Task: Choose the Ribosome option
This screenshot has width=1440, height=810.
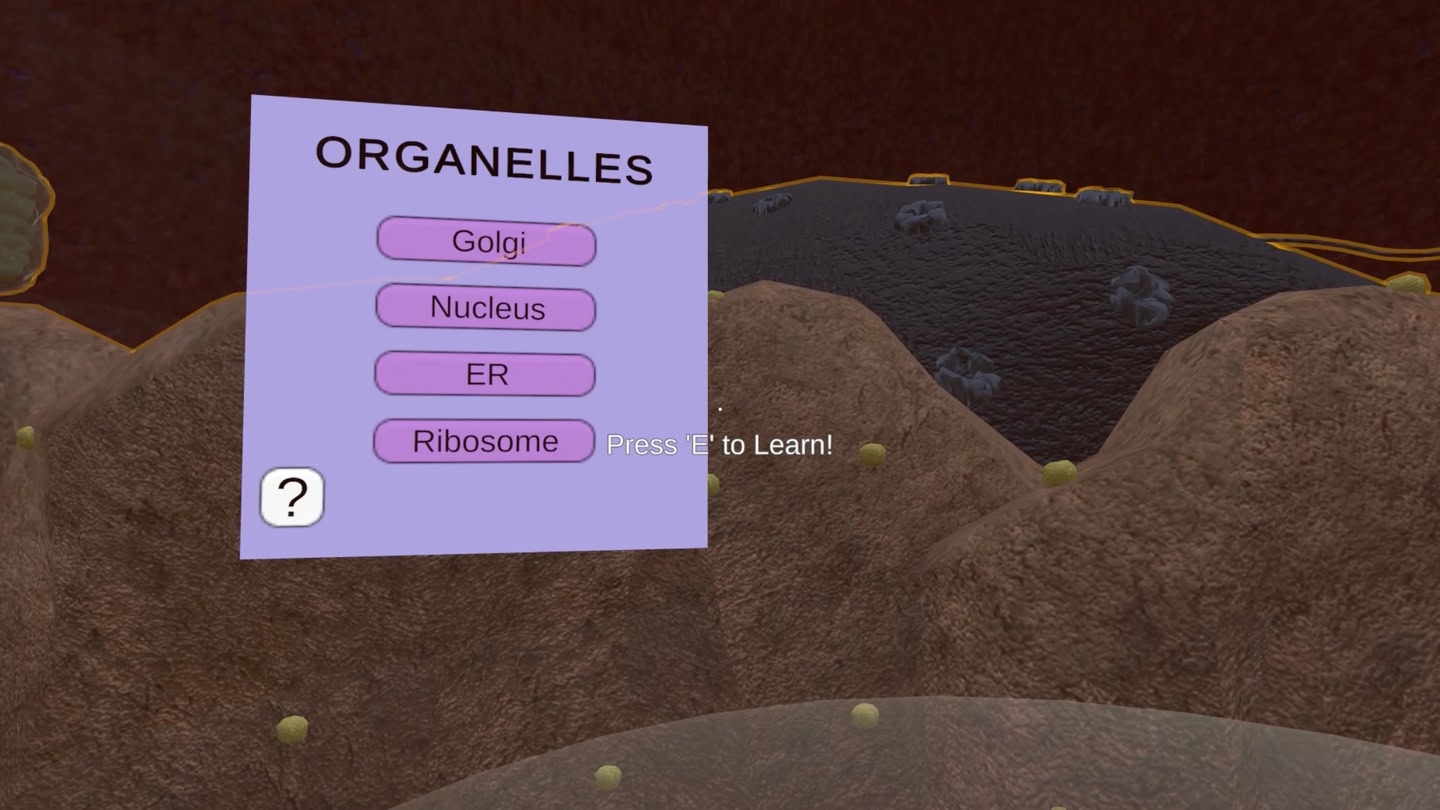Action: 484,440
